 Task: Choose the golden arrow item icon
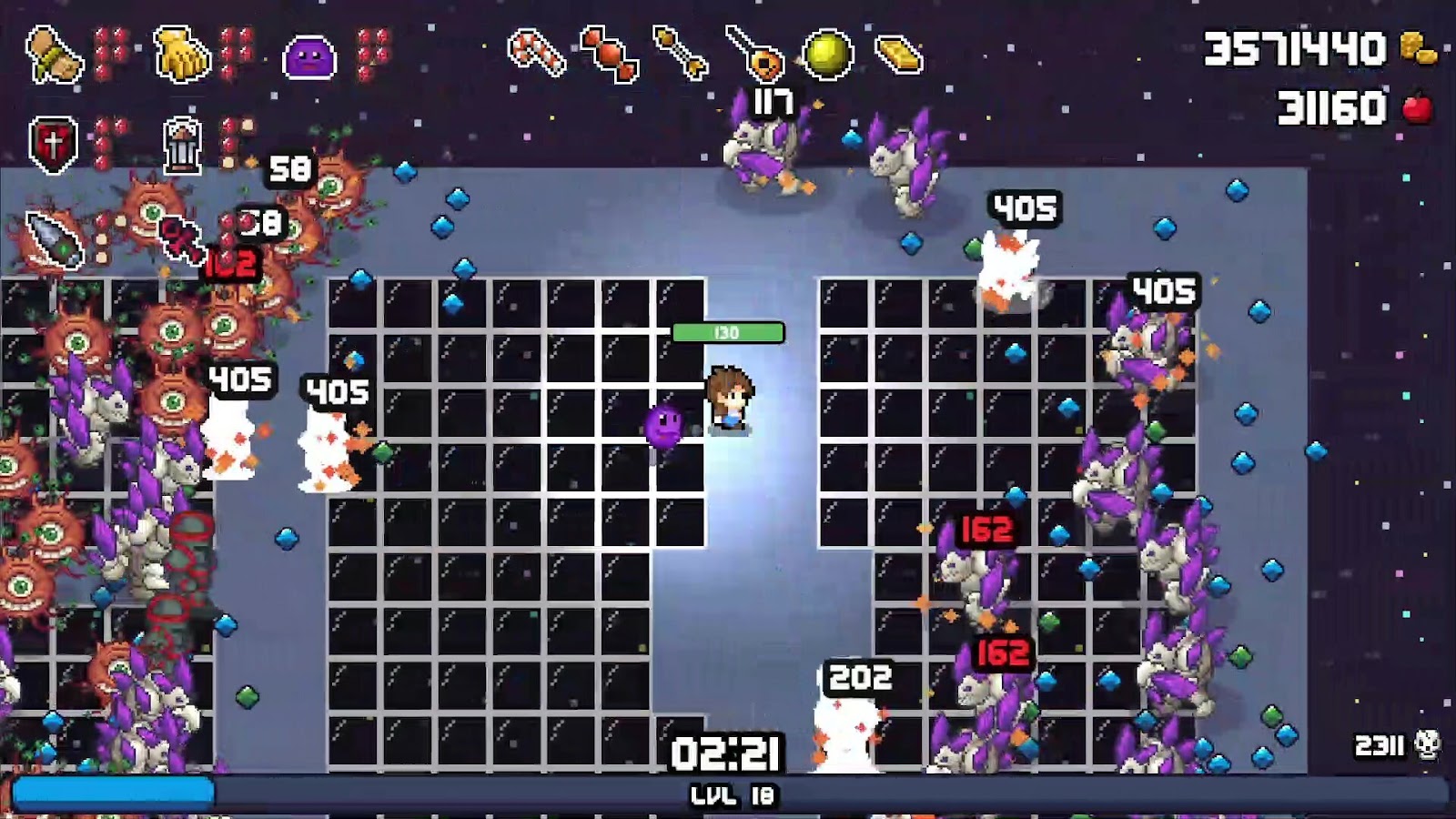[x=681, y=52]
